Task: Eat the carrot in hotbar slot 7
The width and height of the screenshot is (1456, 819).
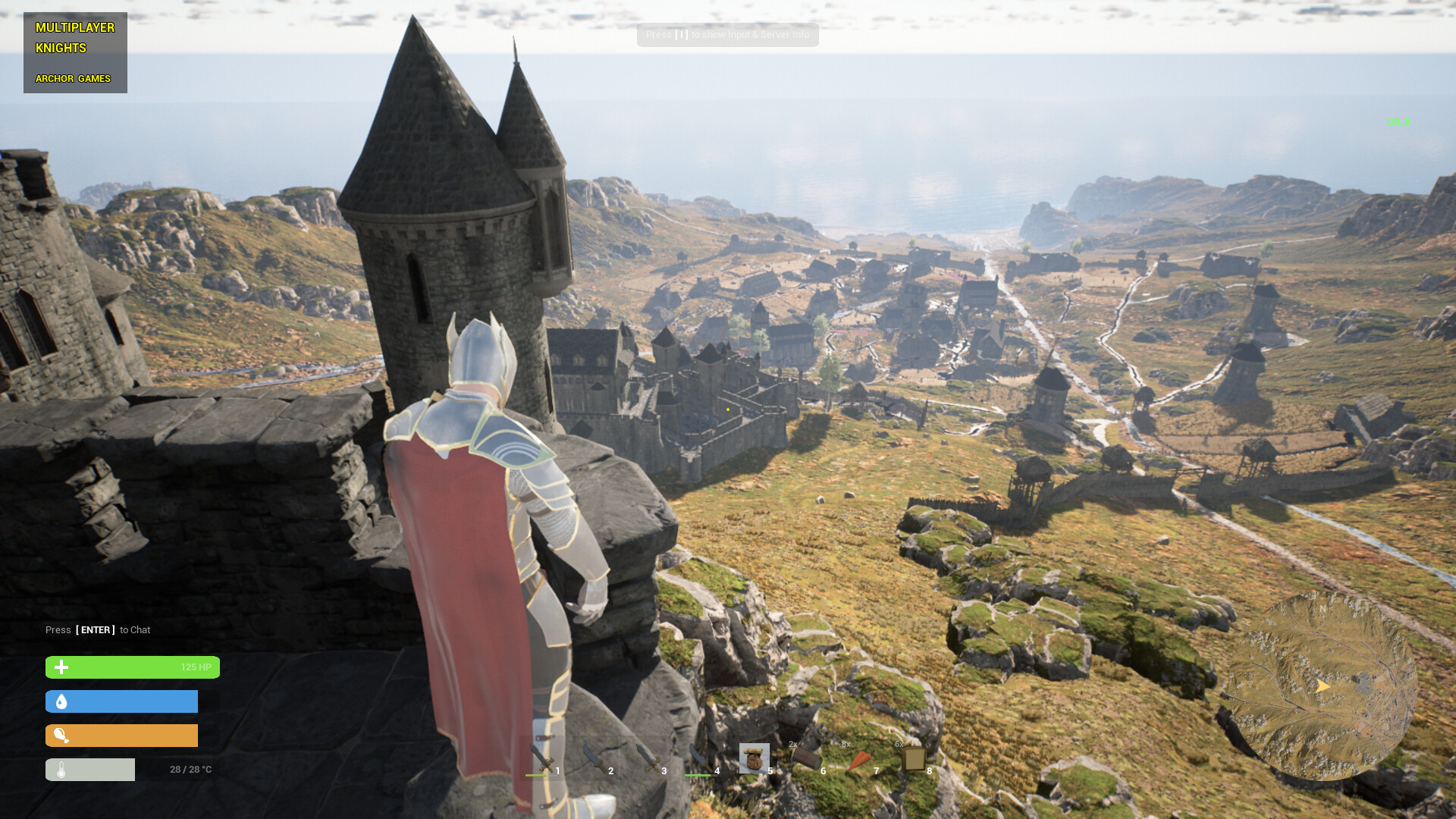Action: click(x=861, y=758)
